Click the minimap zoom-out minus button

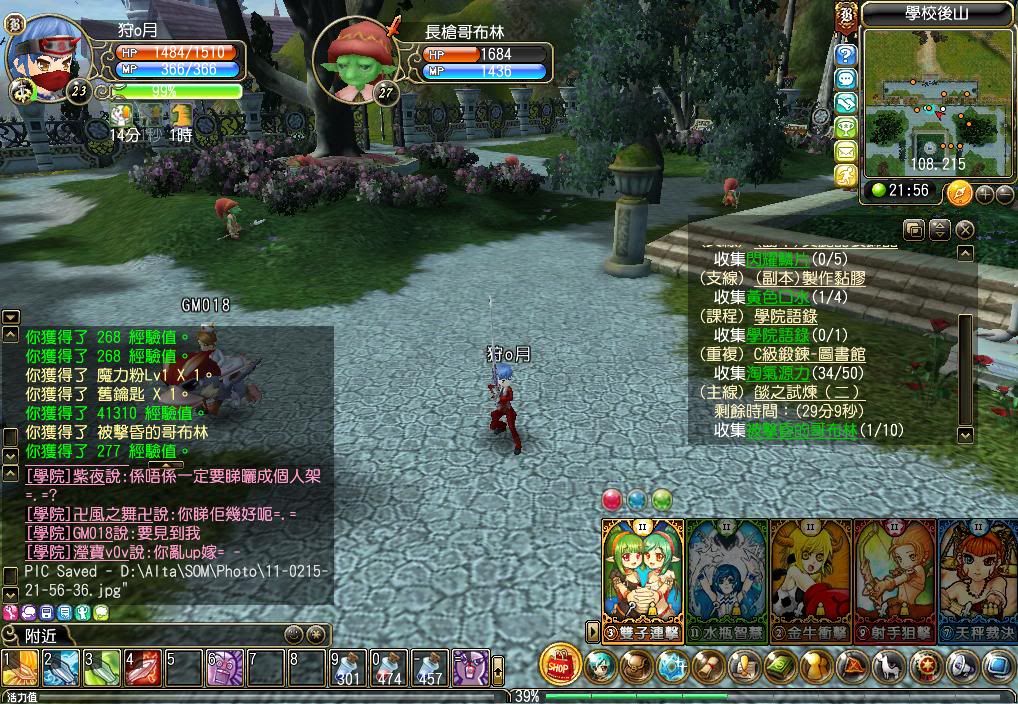pos(1004,193)
